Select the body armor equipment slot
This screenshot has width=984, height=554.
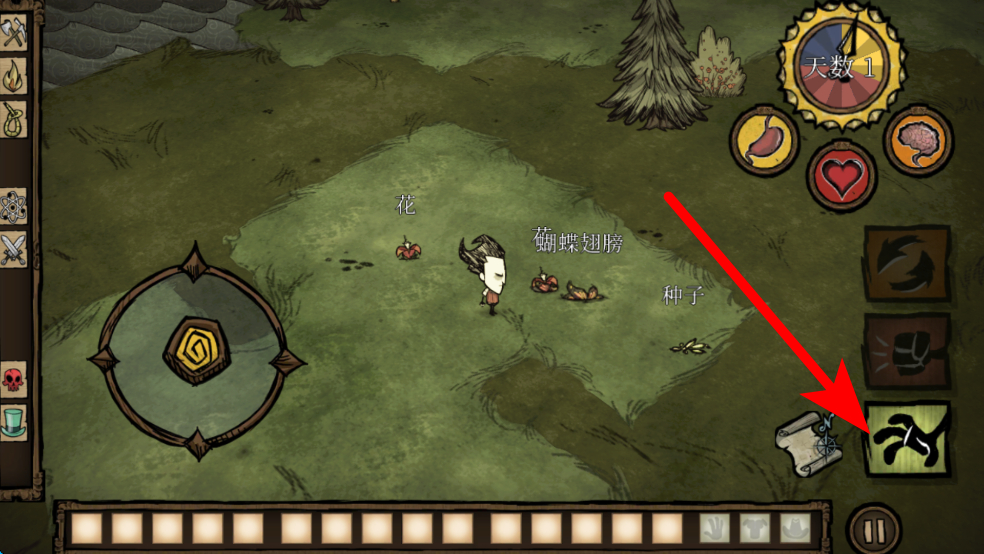pos(751,528)
